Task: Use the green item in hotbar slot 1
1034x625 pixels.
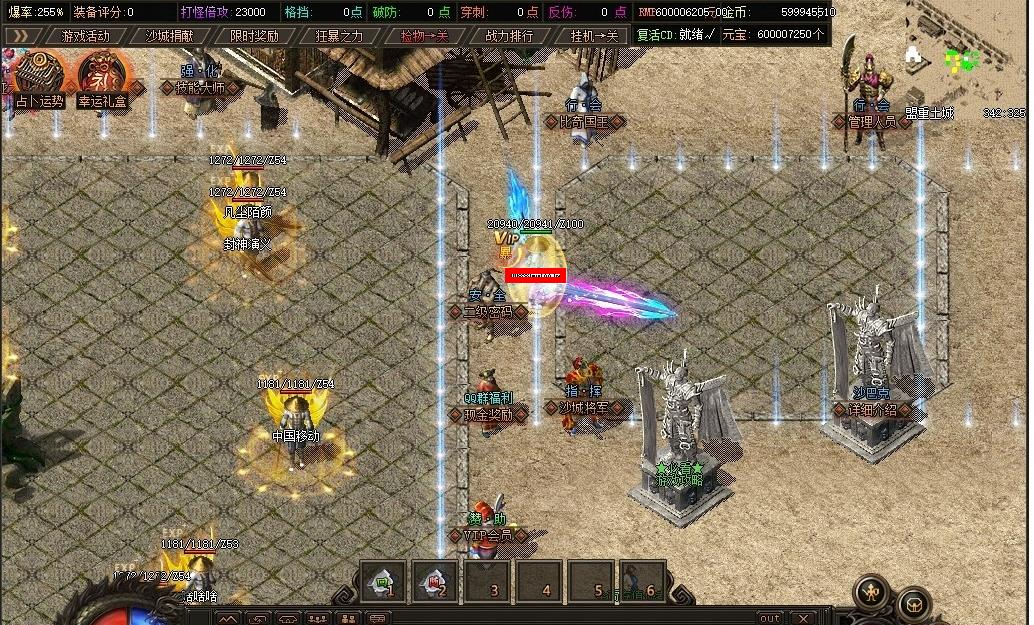Action: pos(383,580)
